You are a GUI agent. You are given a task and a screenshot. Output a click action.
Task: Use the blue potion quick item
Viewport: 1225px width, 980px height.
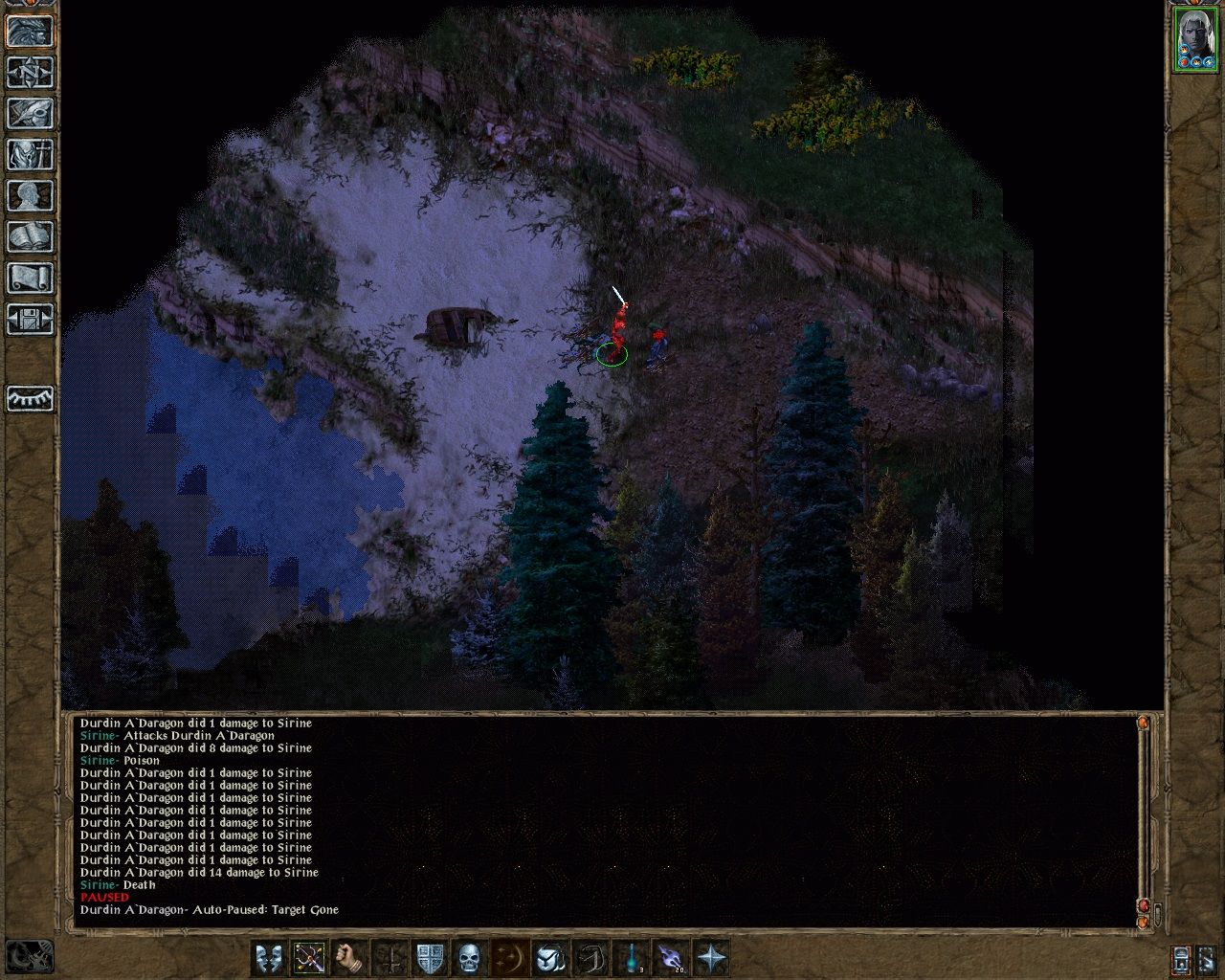[x=632, y=957]
